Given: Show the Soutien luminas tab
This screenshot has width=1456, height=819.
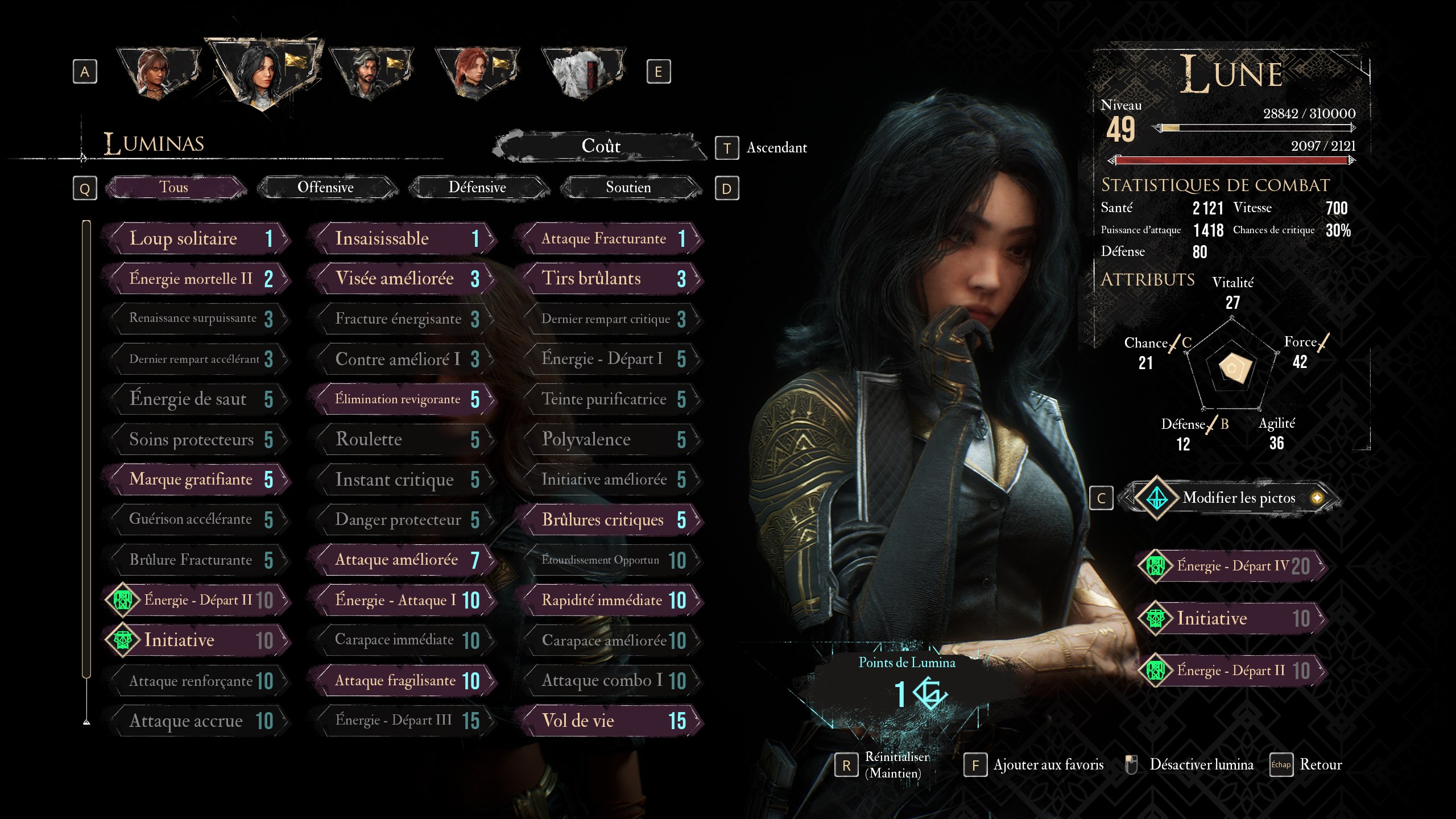Looking at the screenshot, I should 628,187.
